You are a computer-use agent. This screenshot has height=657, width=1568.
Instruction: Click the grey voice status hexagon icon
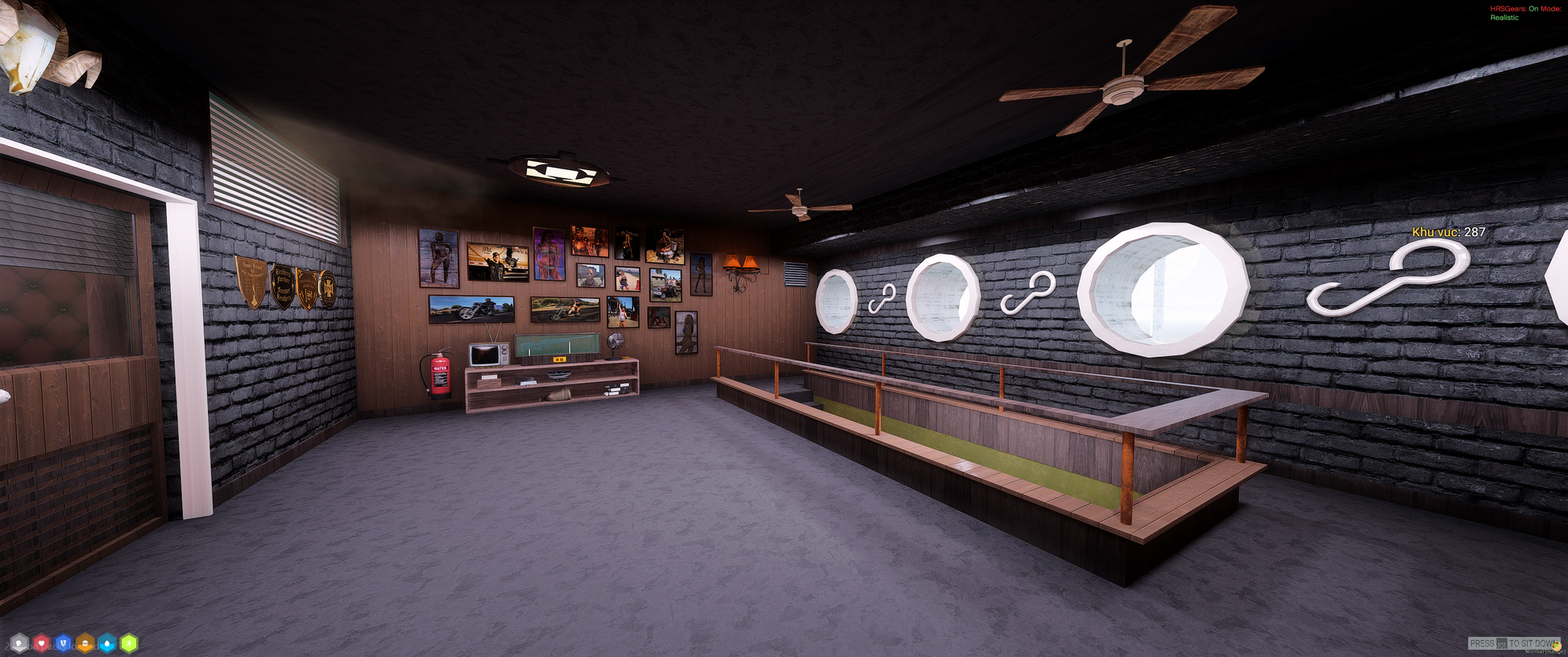point(19,643)
